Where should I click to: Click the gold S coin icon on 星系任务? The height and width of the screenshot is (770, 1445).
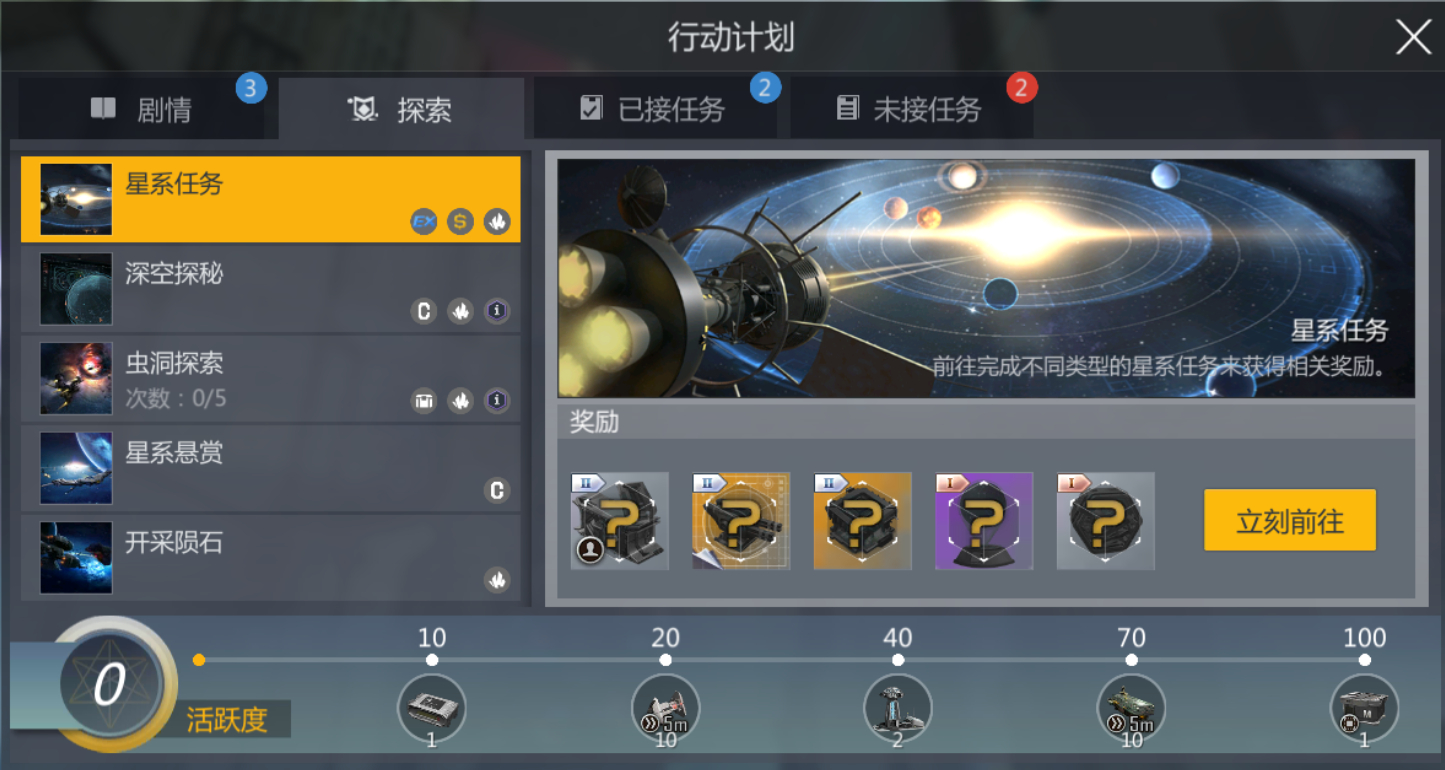[x=459, y=221]
